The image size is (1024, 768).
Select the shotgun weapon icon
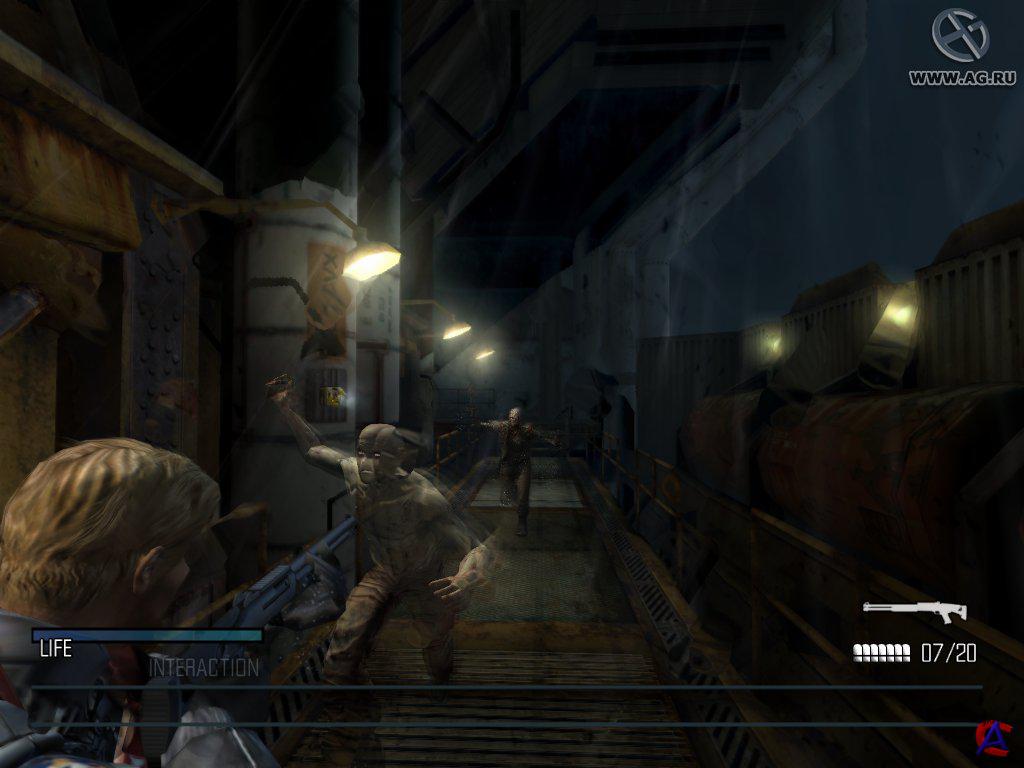(914, 610)
